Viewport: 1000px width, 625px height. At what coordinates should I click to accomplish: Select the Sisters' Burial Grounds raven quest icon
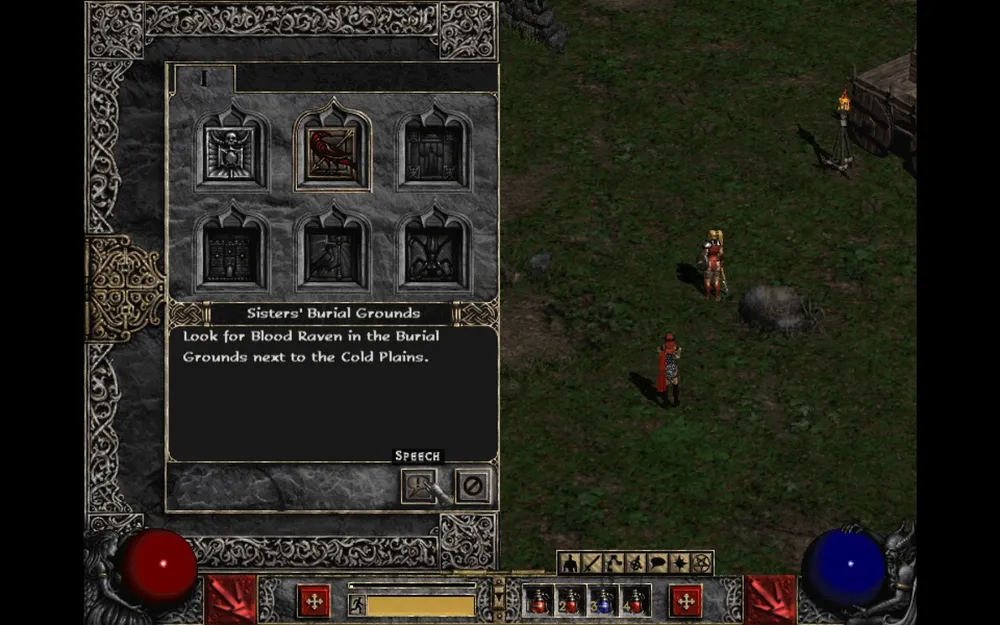[x=332, y=152]
